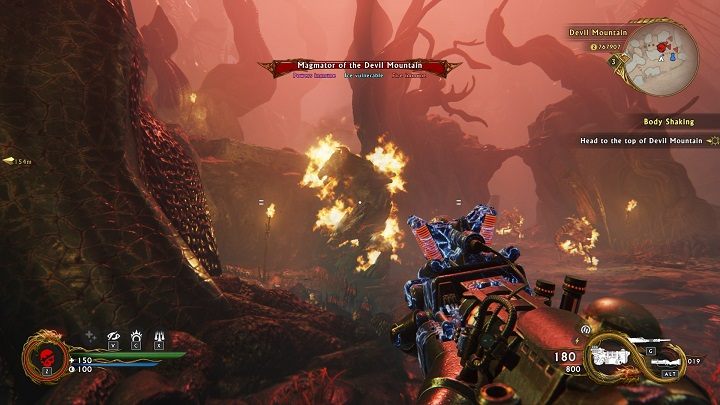
Task: Select the equipped minigun weapon icon
Action: [611, 355]
